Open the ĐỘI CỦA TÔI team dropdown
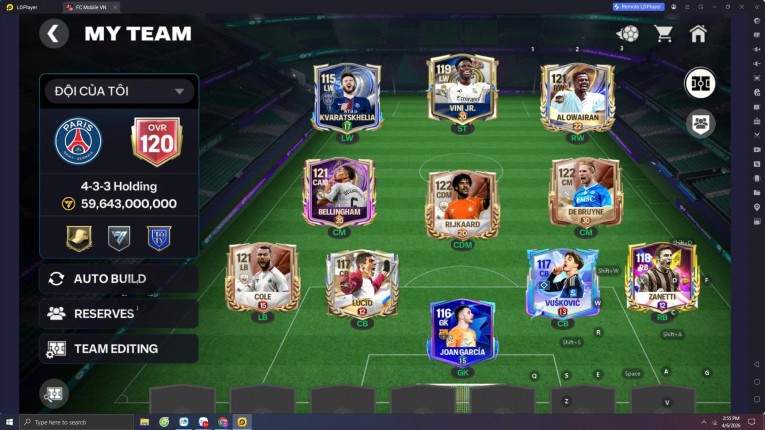 tap(118, 91)
